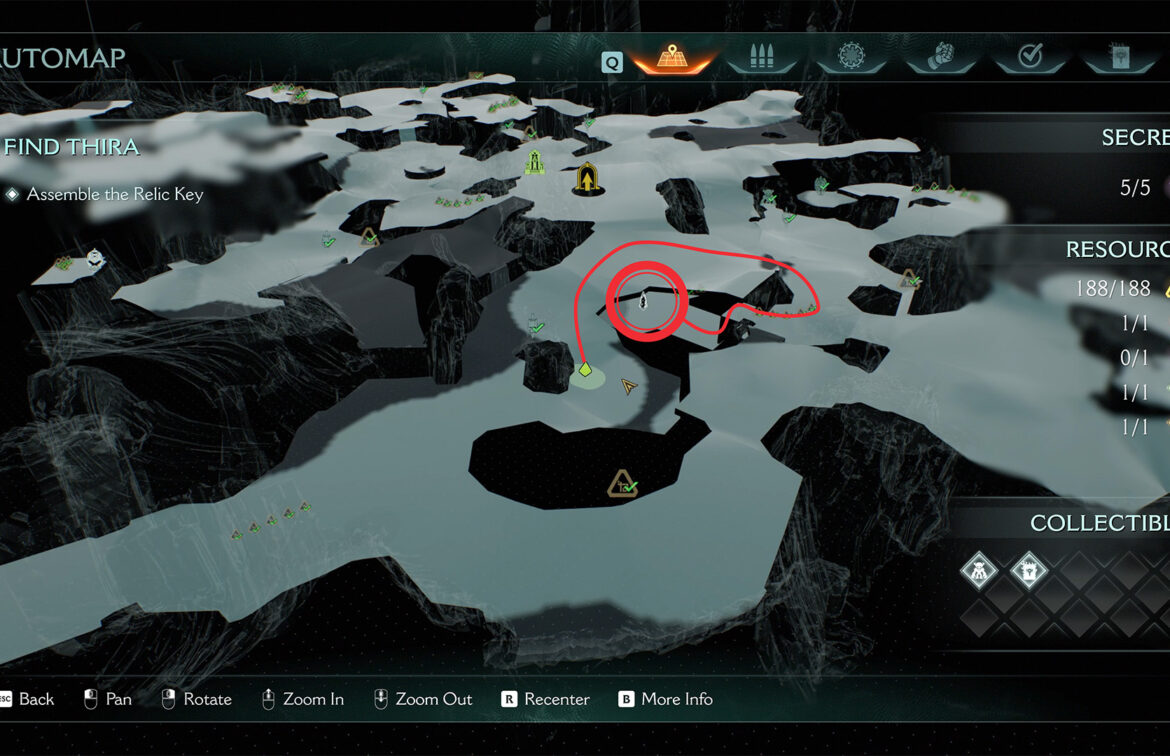This screenshot has width=1170, height=756.
Task: Select the red-circled white item marker
Action: point(645,299)
